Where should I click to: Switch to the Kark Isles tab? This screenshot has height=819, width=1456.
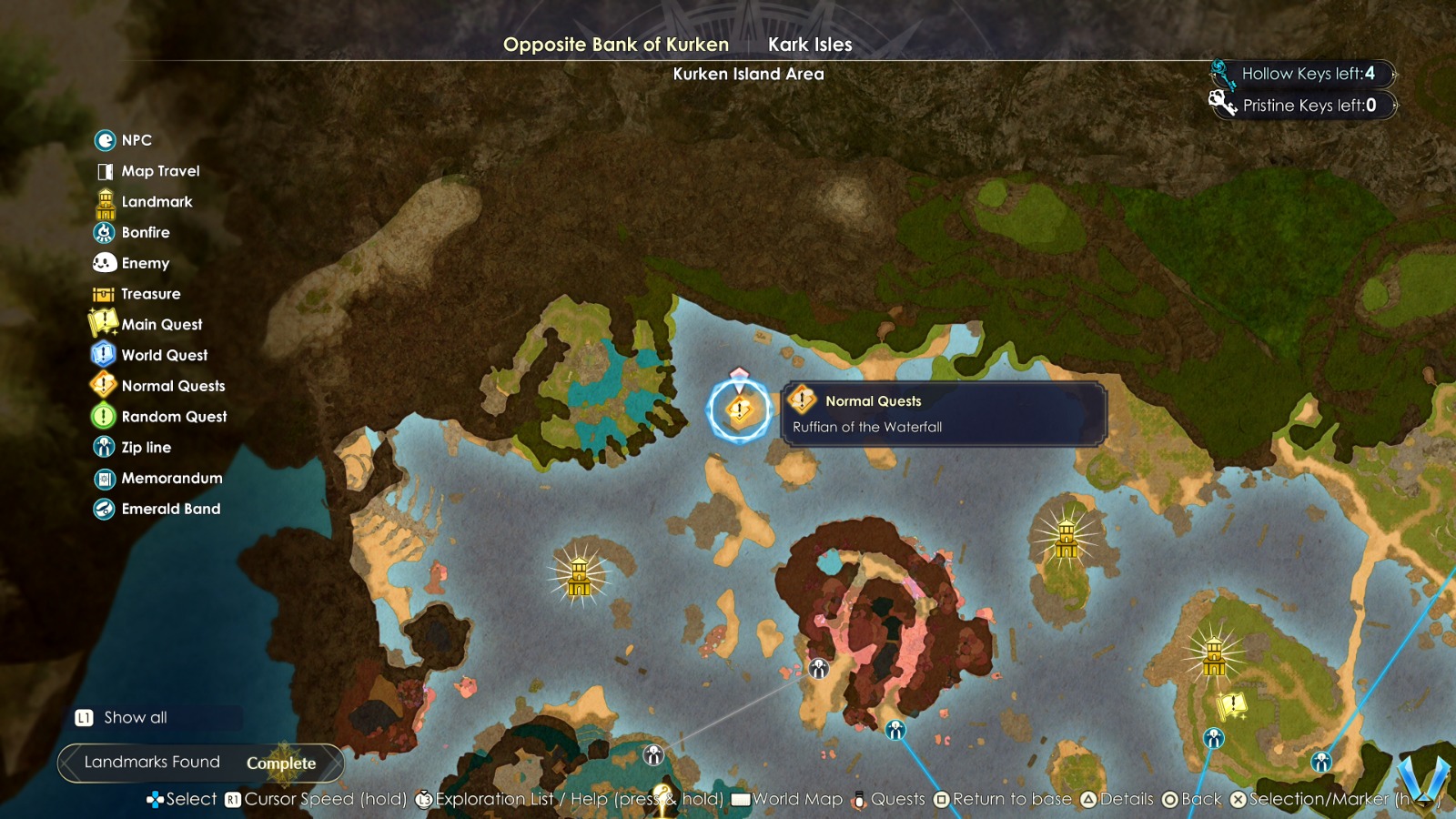click(810, 45)
